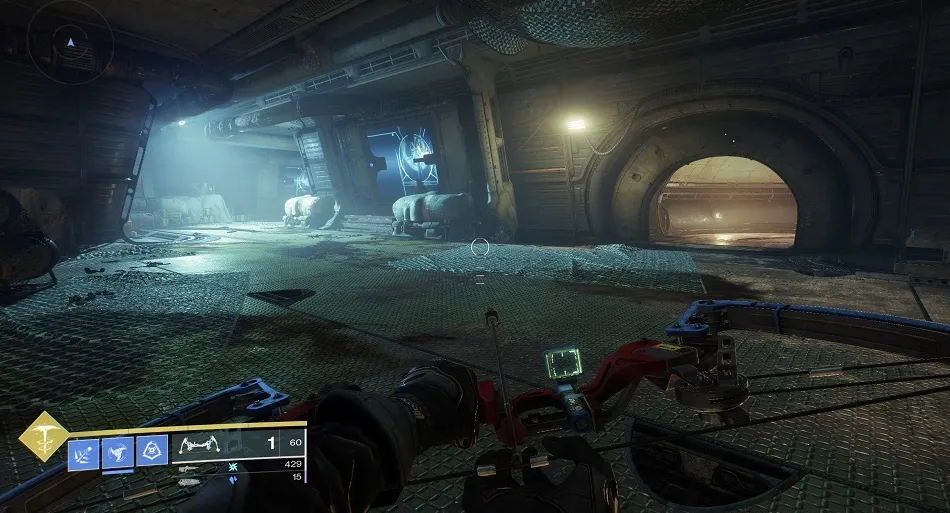Image resolution: width=950 pixels, height=513 pixels.
Task: Activate the golden diamond super ability icon
Action: click(x=42, y=436)
